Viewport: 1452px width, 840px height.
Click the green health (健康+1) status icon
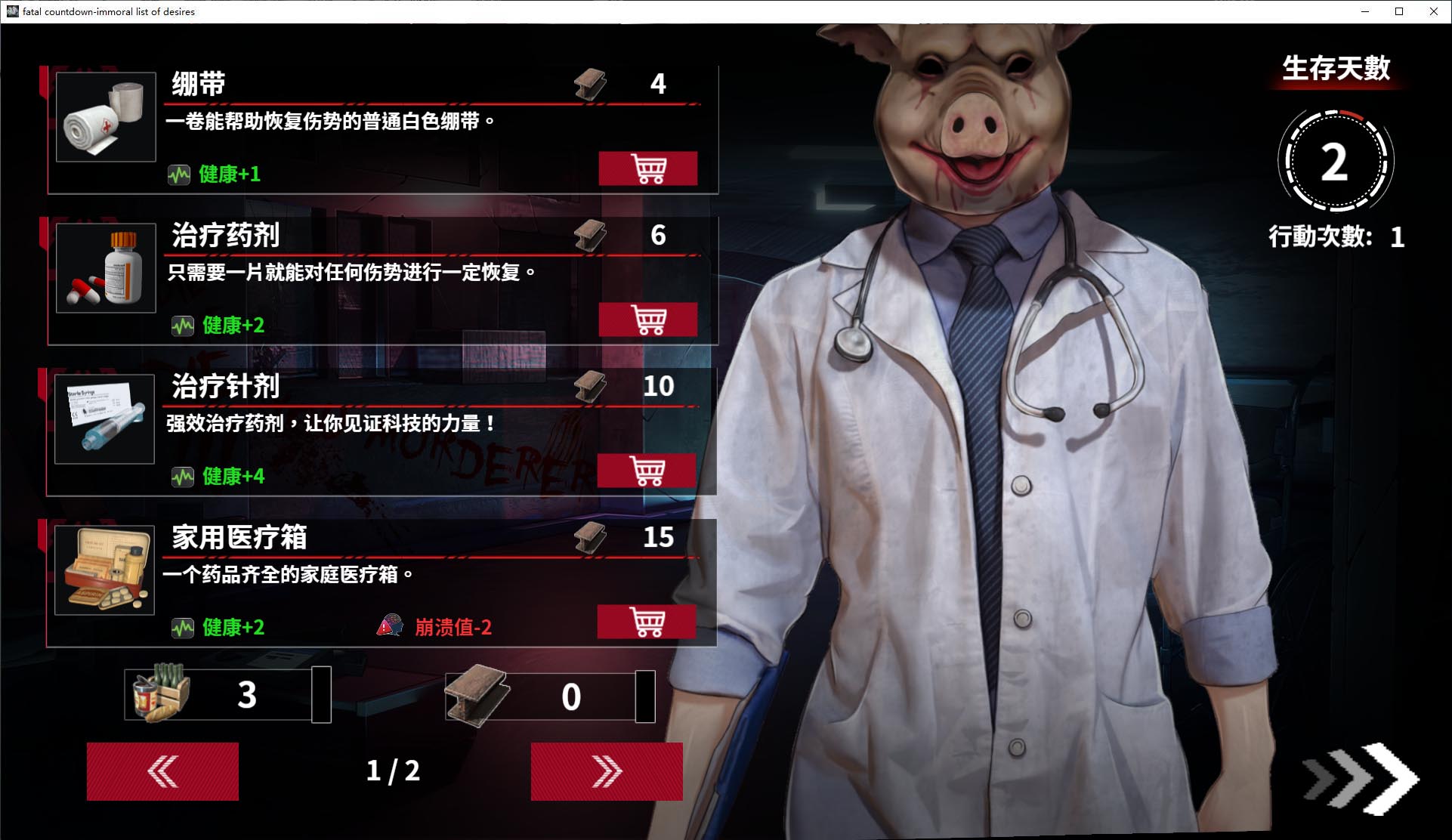coord(181,174)
